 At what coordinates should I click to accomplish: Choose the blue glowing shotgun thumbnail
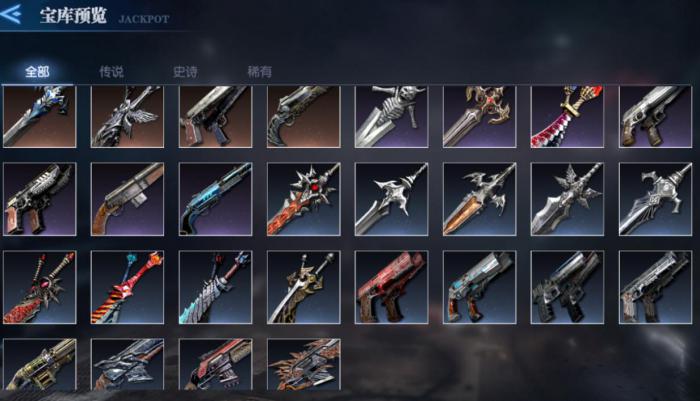tap(215, 199)
